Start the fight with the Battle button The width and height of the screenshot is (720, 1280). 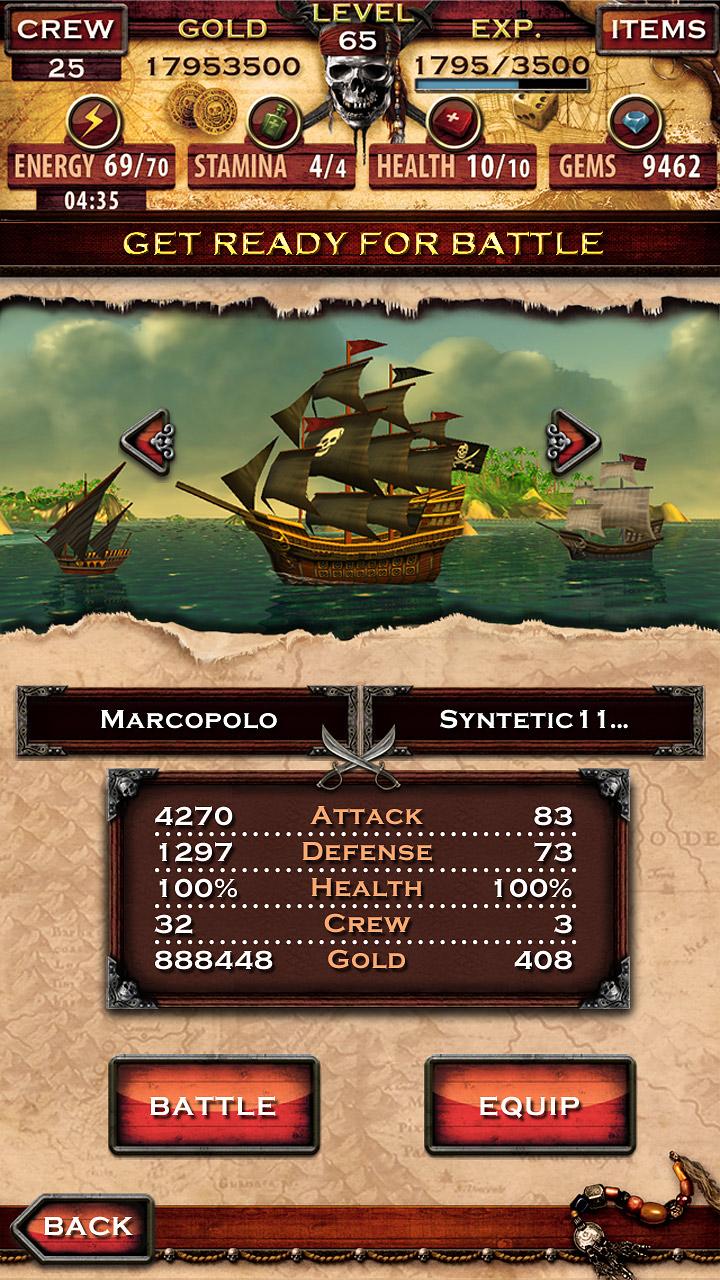coord(213,1105)
